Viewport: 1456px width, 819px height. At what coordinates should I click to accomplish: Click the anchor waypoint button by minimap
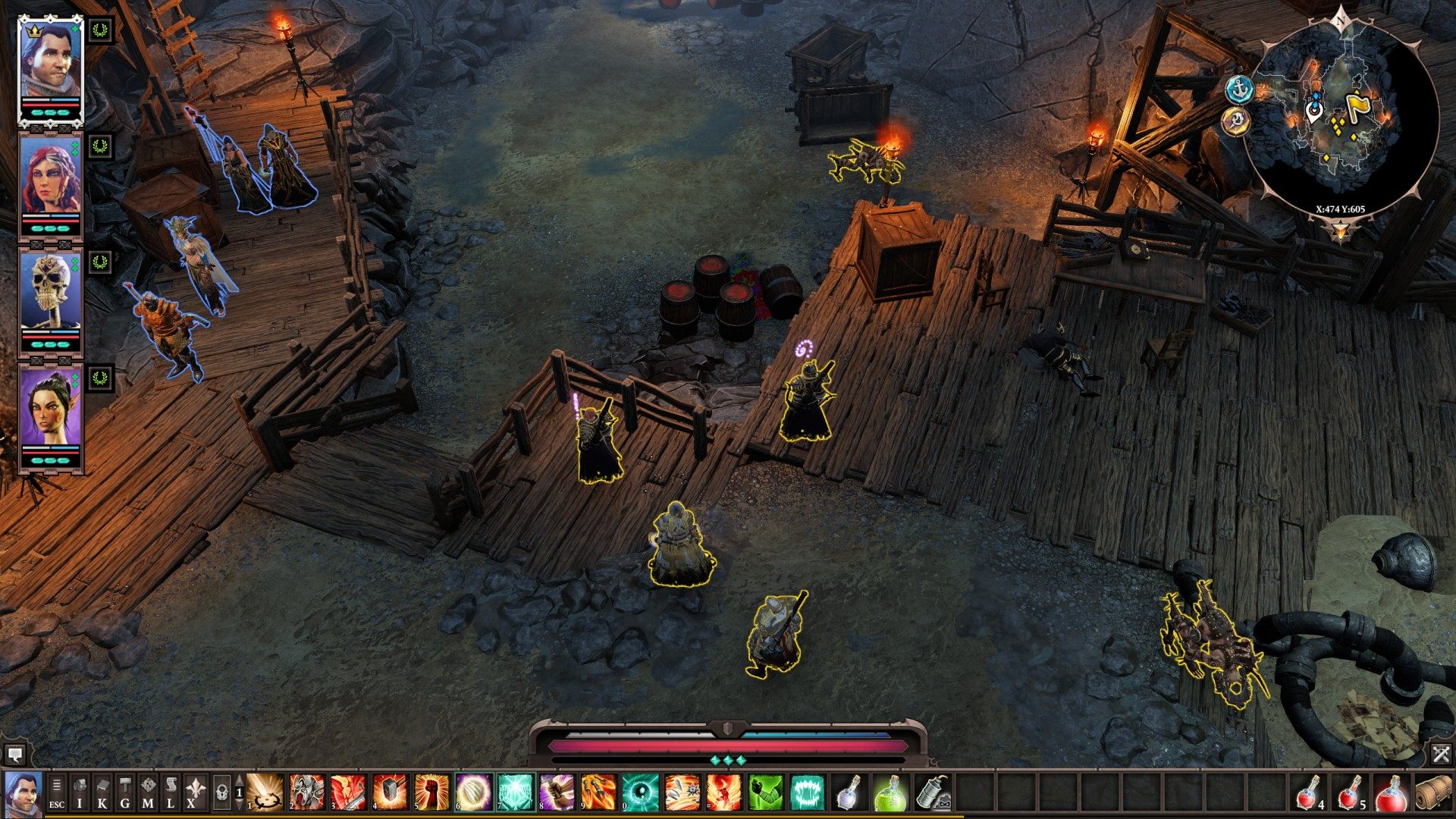click(1239, 89)
